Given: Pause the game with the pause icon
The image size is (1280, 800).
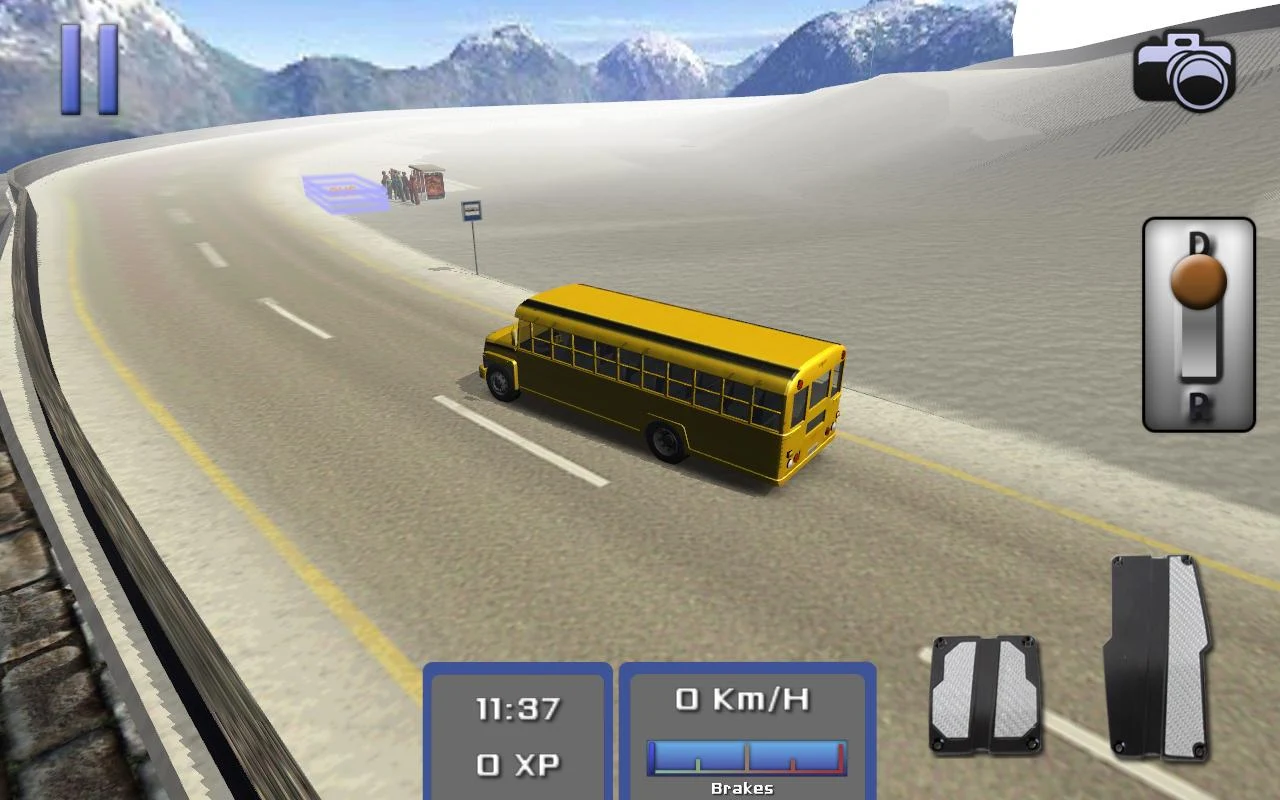Looking at the screenshot, I should tap(88, 70).
